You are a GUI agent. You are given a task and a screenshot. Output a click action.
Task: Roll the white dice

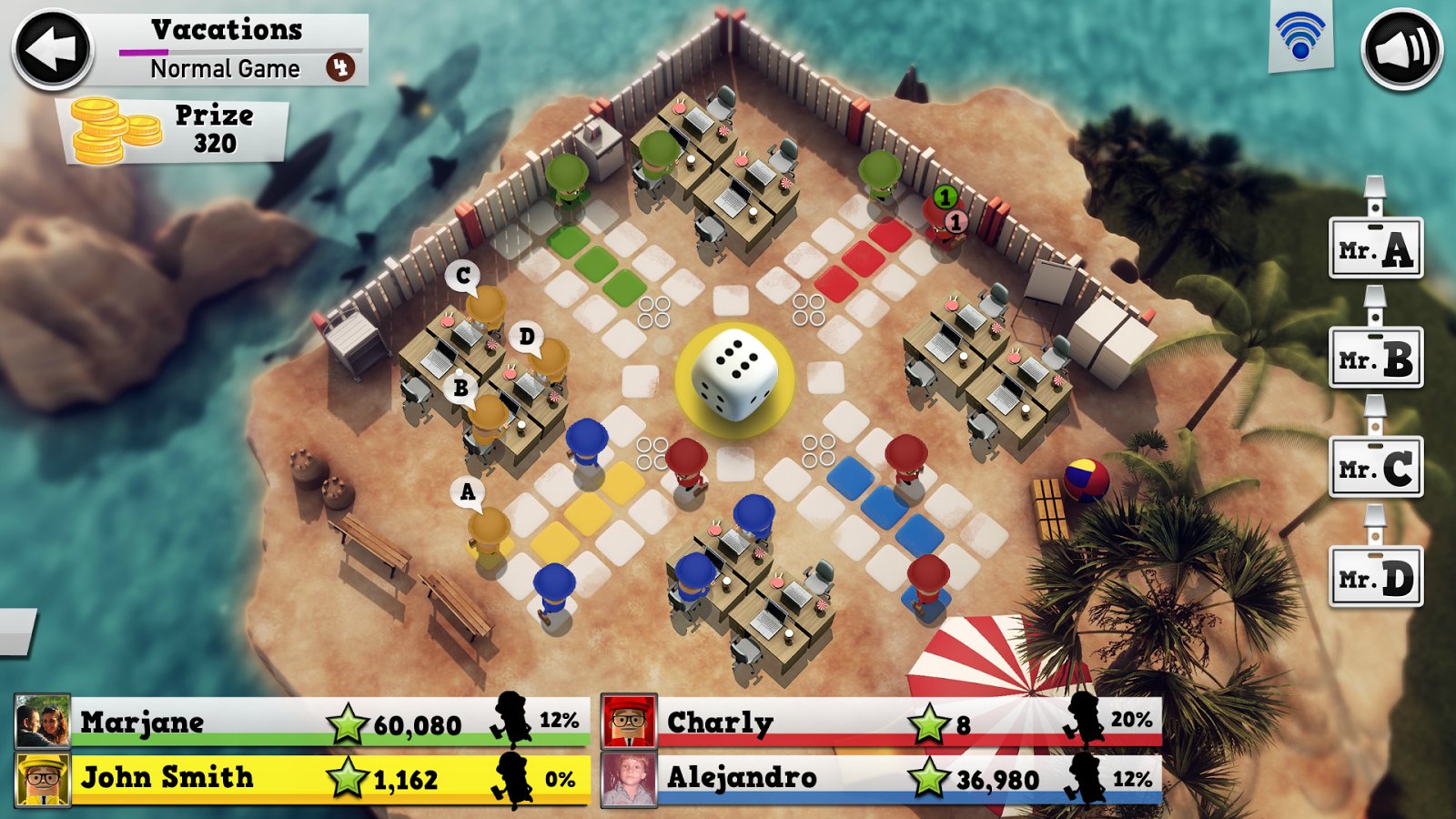click(734, 376)
